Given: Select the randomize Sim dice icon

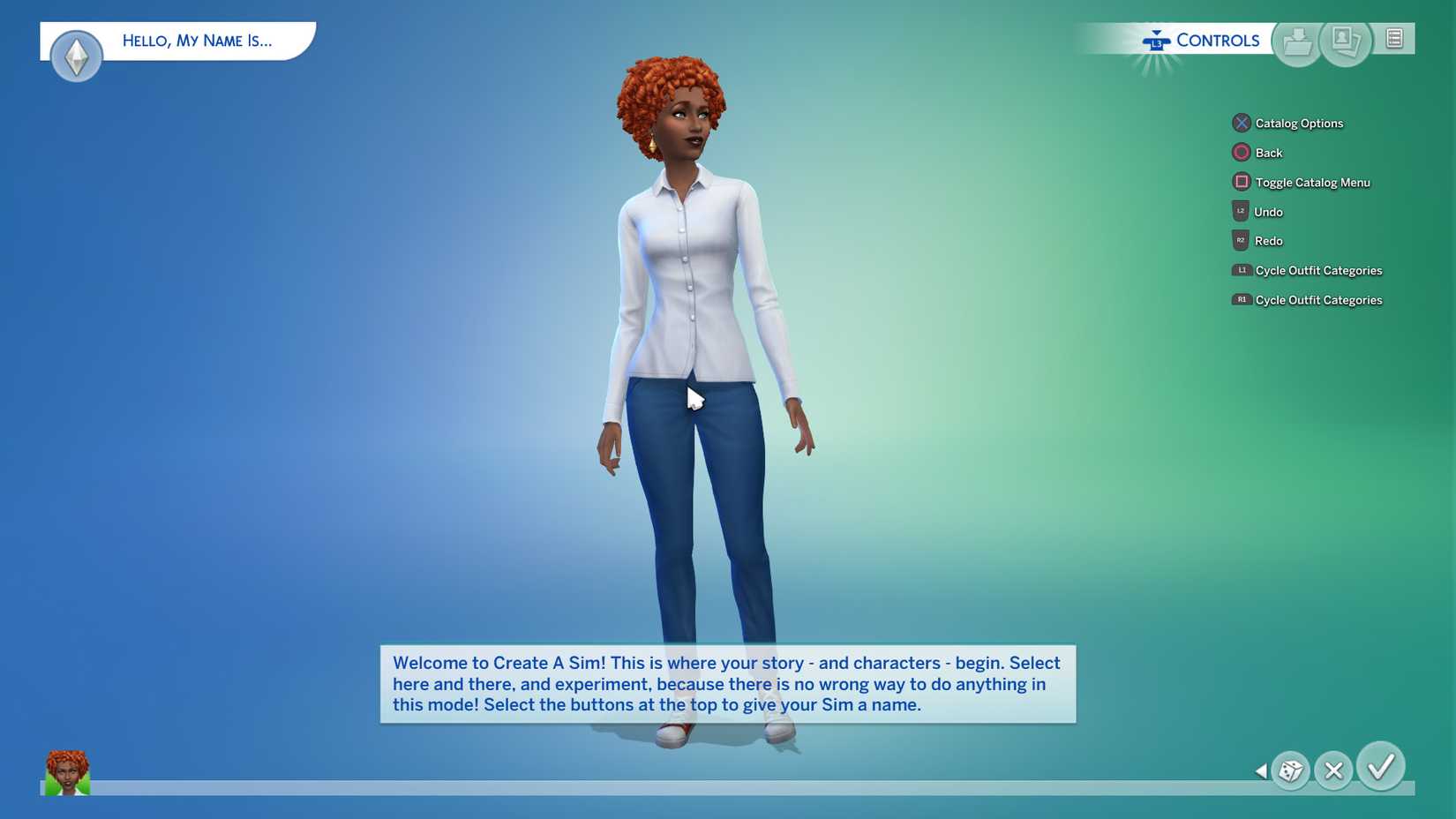Looking at the screenshot, I should coord(1290,770).
